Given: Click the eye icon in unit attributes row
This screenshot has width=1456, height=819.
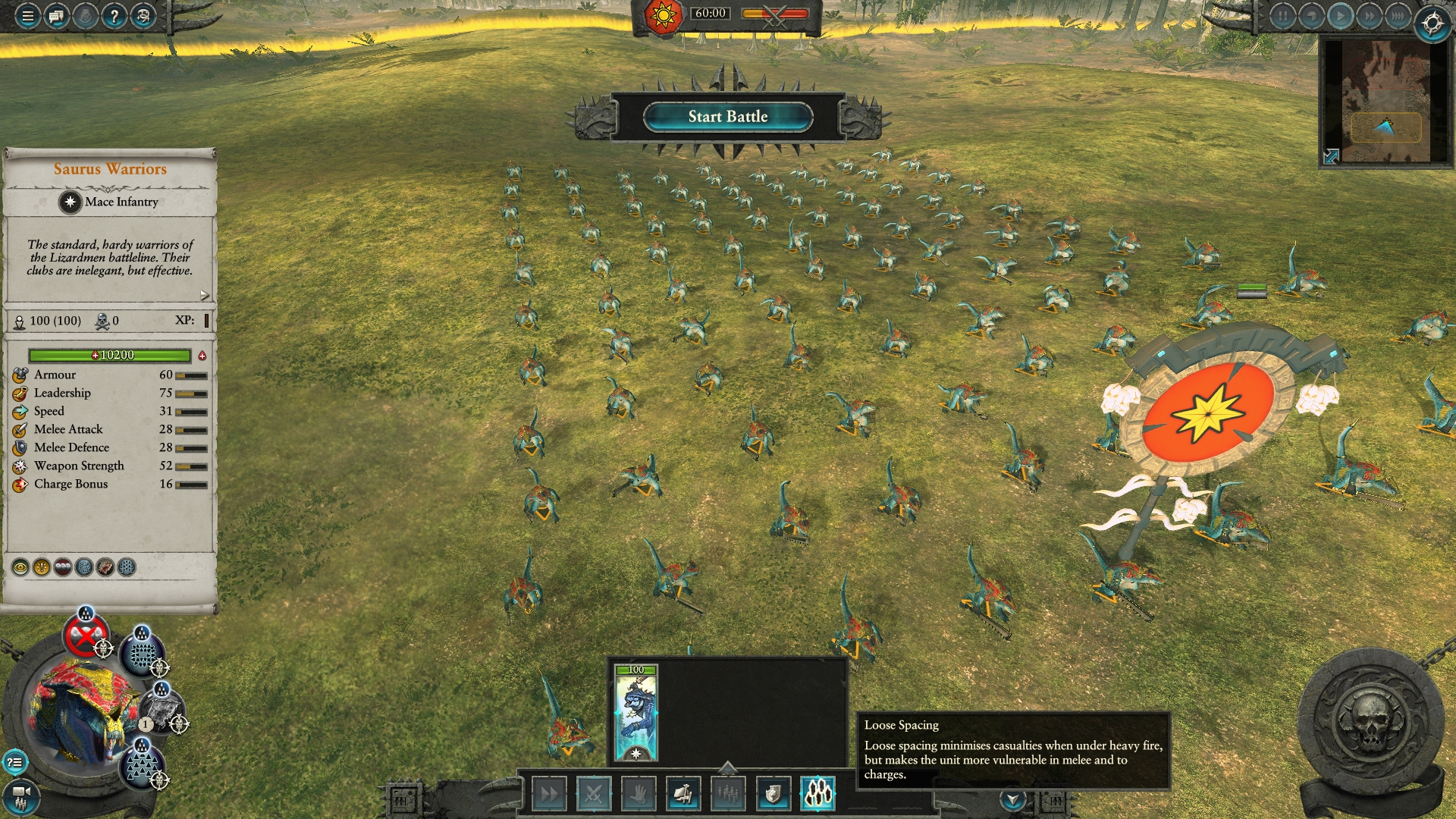Looking at the screenshot, I should click(20, 567).
